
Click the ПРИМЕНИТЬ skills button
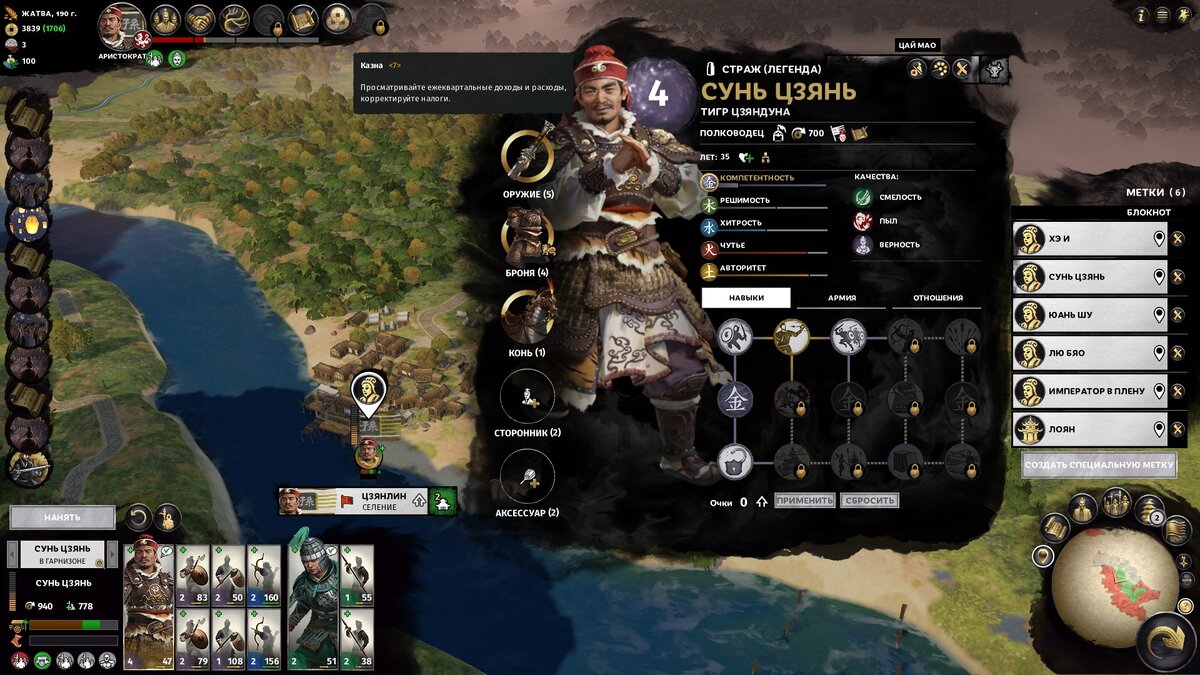(804, 500)
